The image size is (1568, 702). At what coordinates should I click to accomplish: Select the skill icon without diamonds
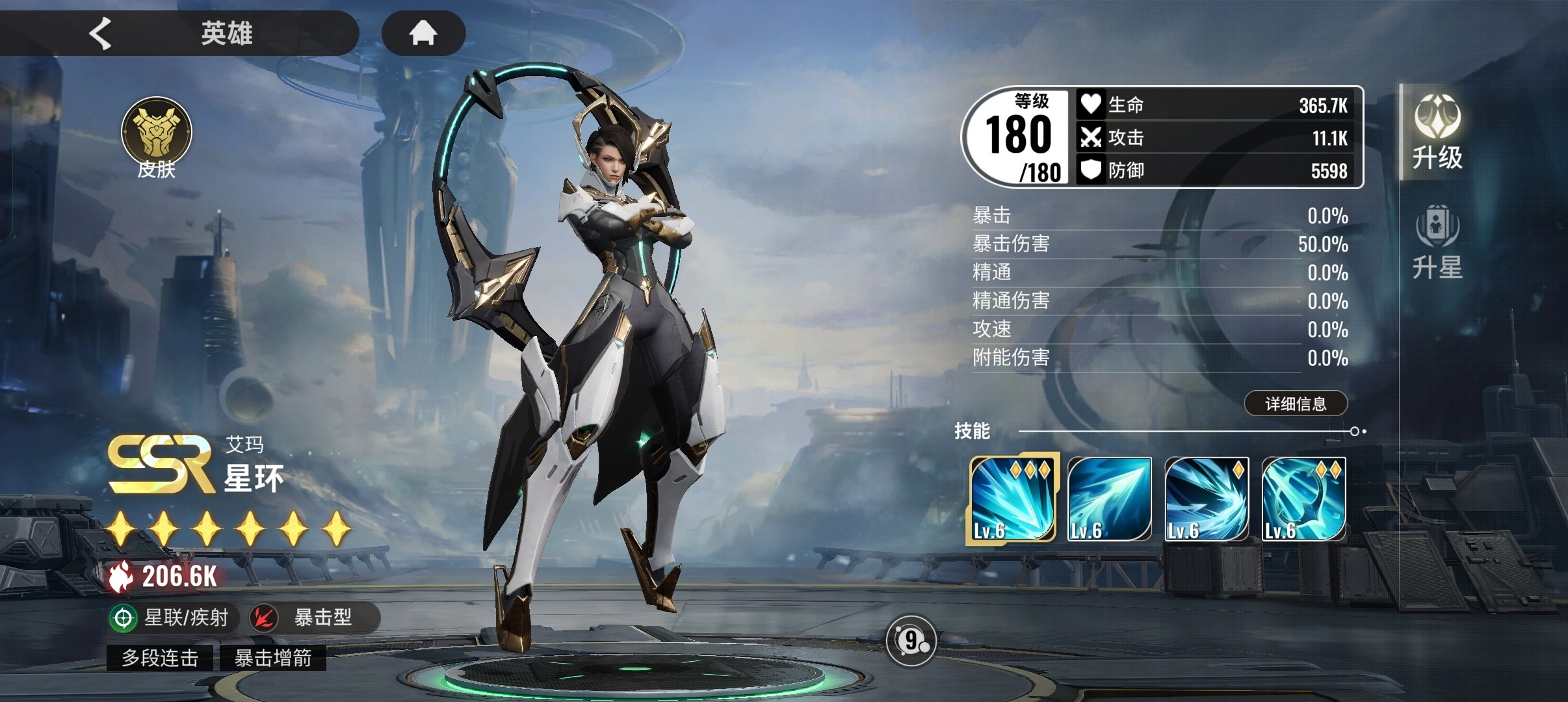(x=1109, y=499)
